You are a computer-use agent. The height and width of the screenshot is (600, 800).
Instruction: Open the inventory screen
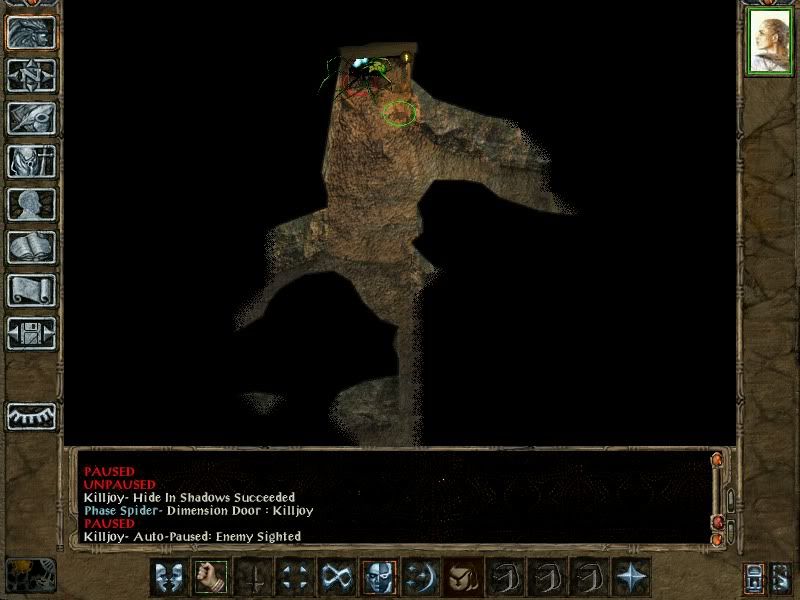pos(30,161)
